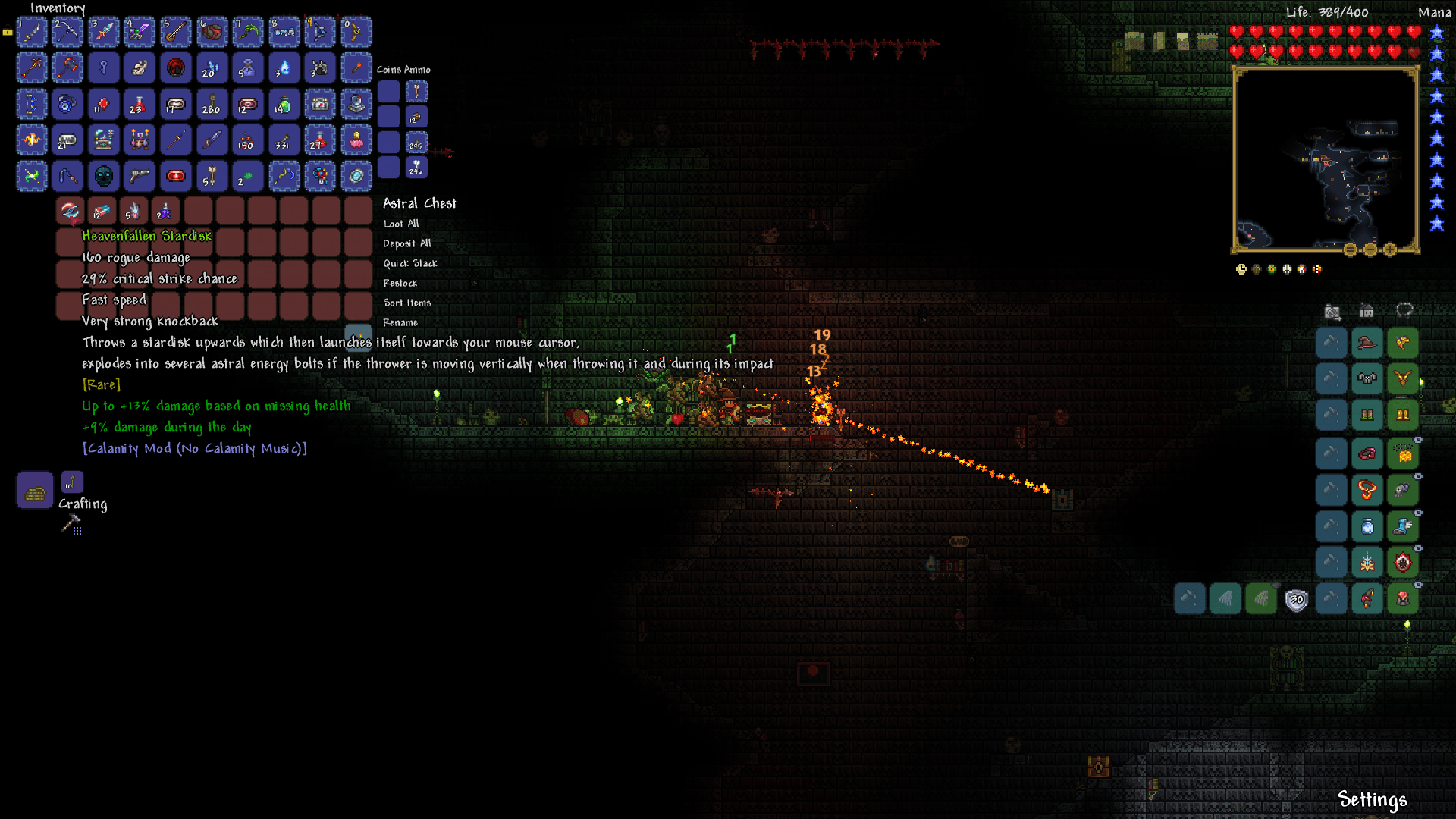The height and width of the screenshot is (819, 1456).
Task: Select Restock in the Astral Chest menu
Action: click(401, 282)
